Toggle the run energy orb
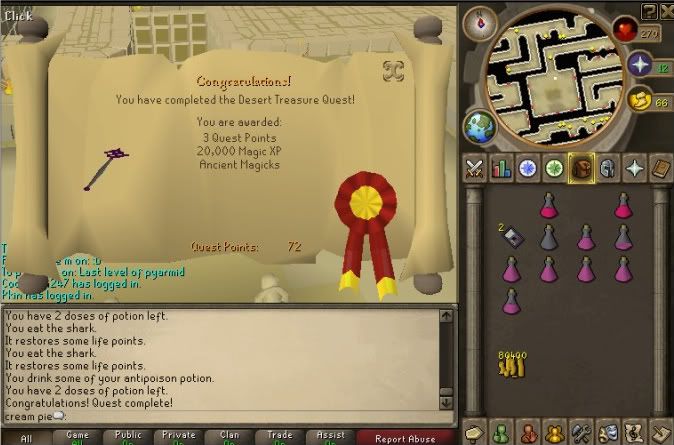The image size is (674, 445). pyautogui.click(x=639, y=100)
